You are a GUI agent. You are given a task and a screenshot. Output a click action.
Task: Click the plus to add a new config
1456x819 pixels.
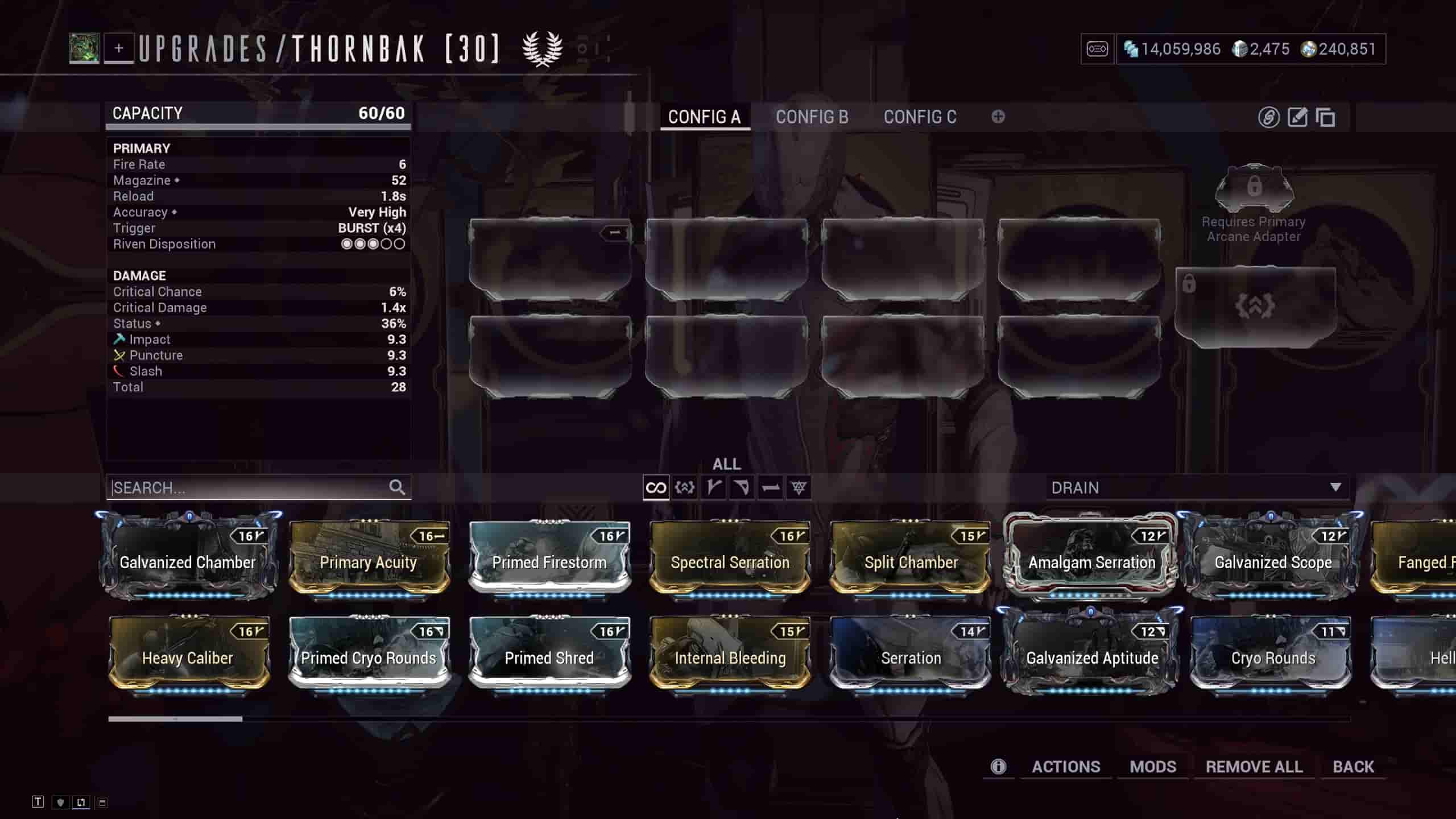coord(998,117)
